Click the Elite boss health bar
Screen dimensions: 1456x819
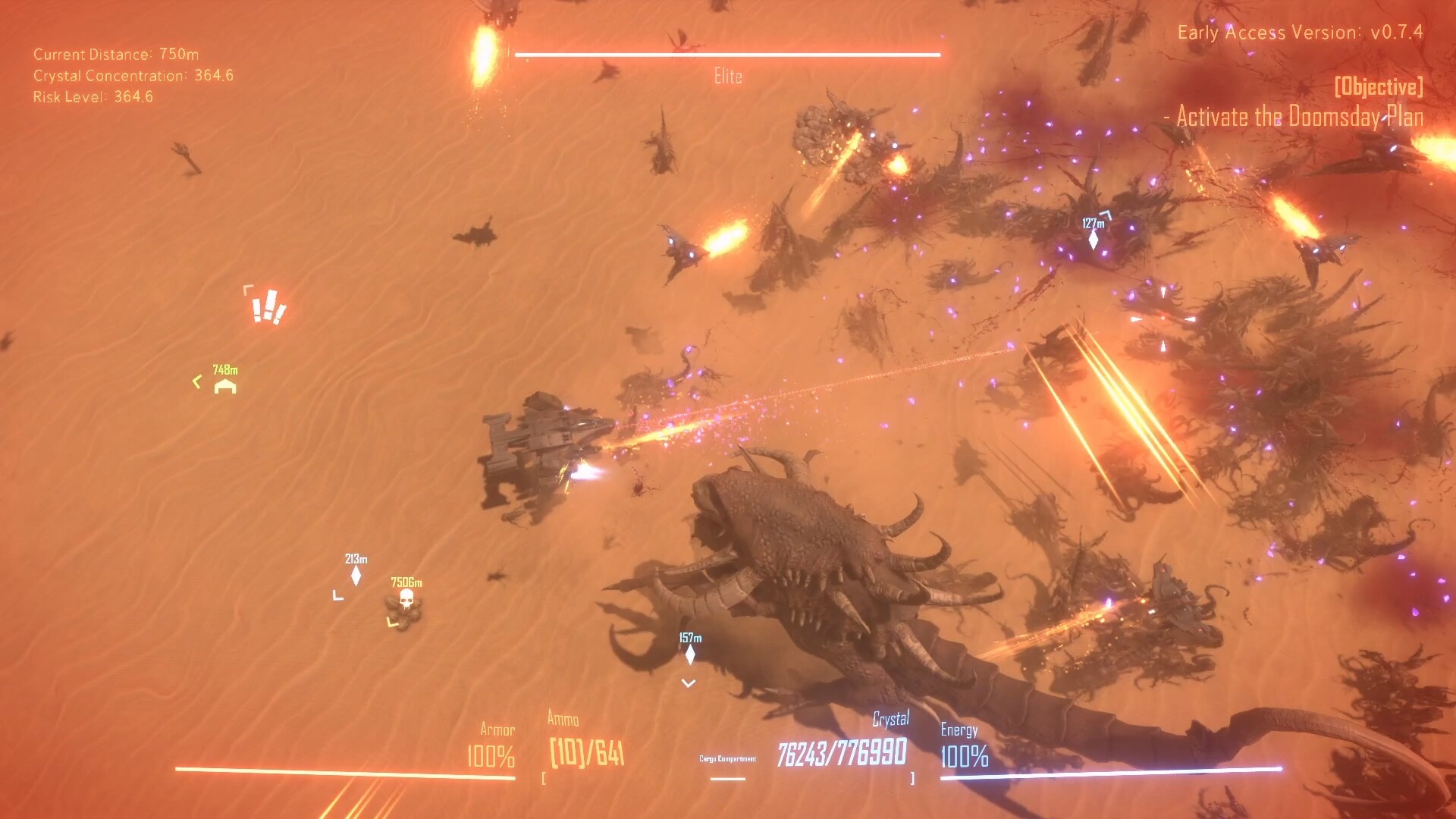point(726,54)
